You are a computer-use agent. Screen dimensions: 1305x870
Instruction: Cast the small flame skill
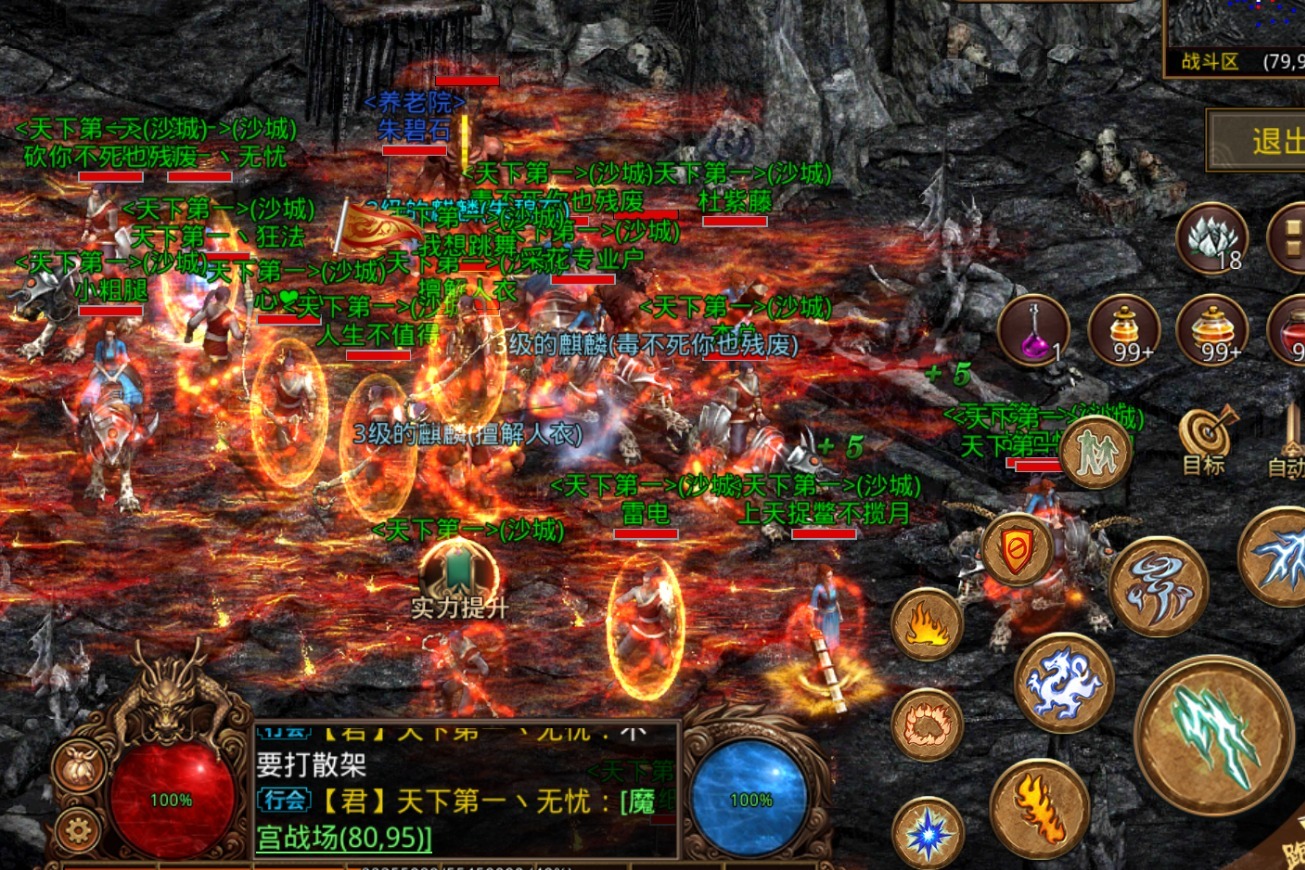pyautogui.click(x=927, y=624)
